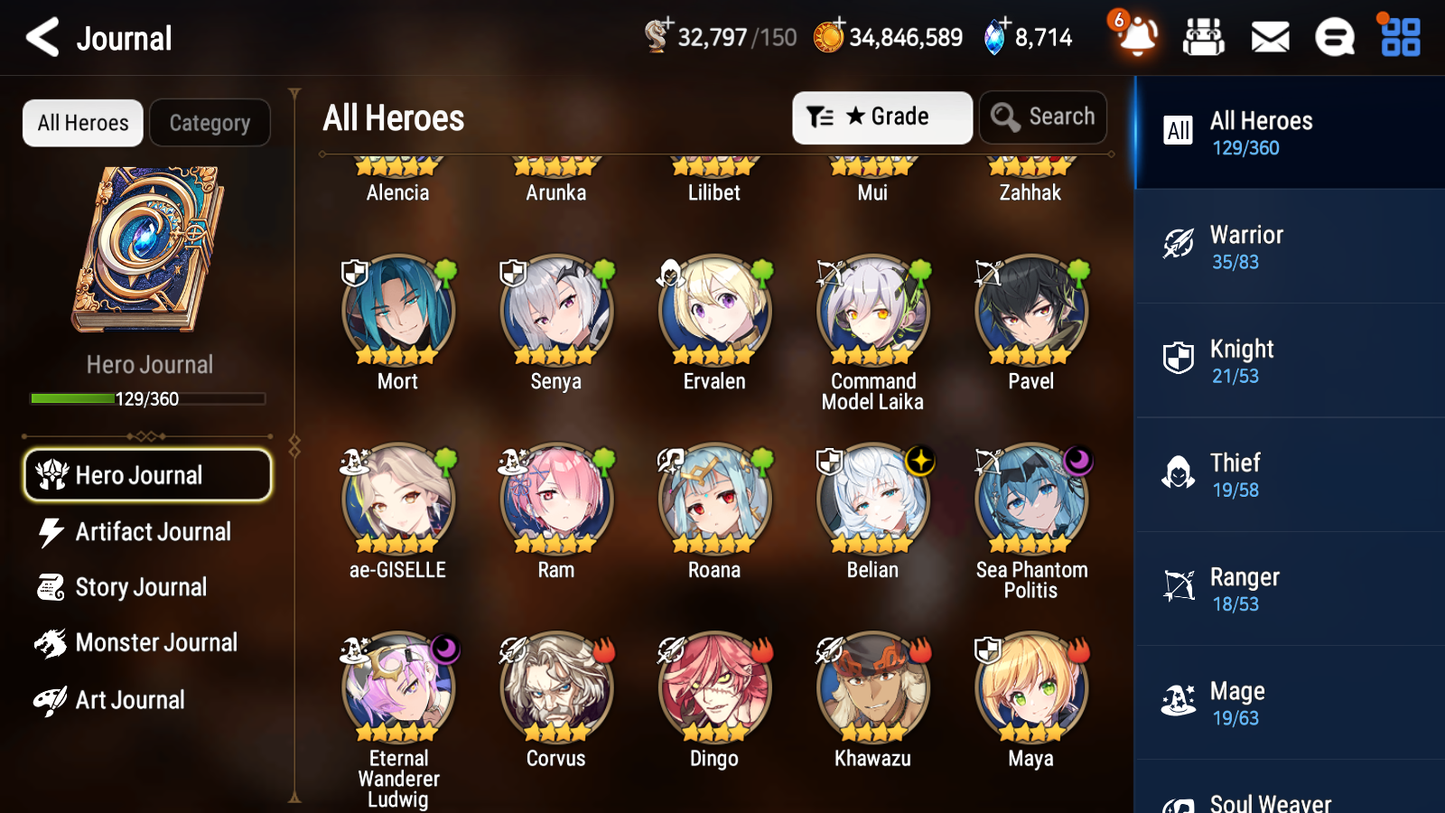Open the main menu grid
This screenshot has width=1445, height=813.
[x=1398, y=36]
